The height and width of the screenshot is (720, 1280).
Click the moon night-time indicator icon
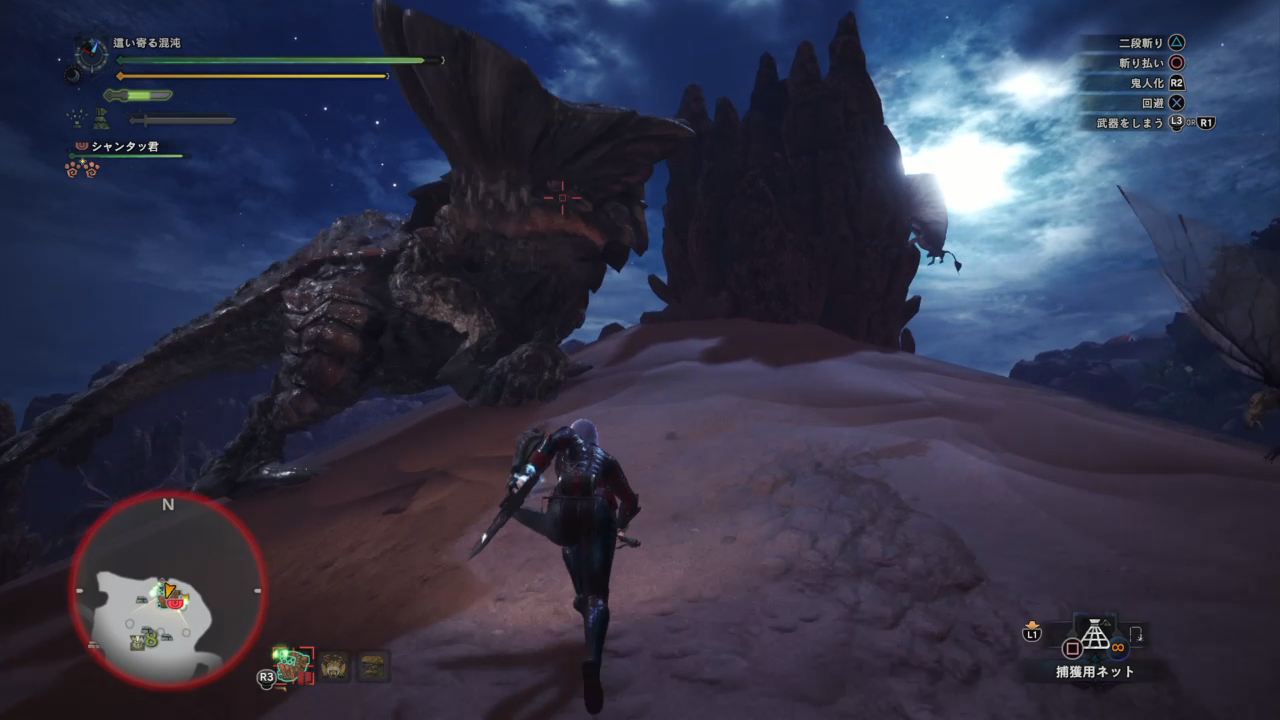72,73
